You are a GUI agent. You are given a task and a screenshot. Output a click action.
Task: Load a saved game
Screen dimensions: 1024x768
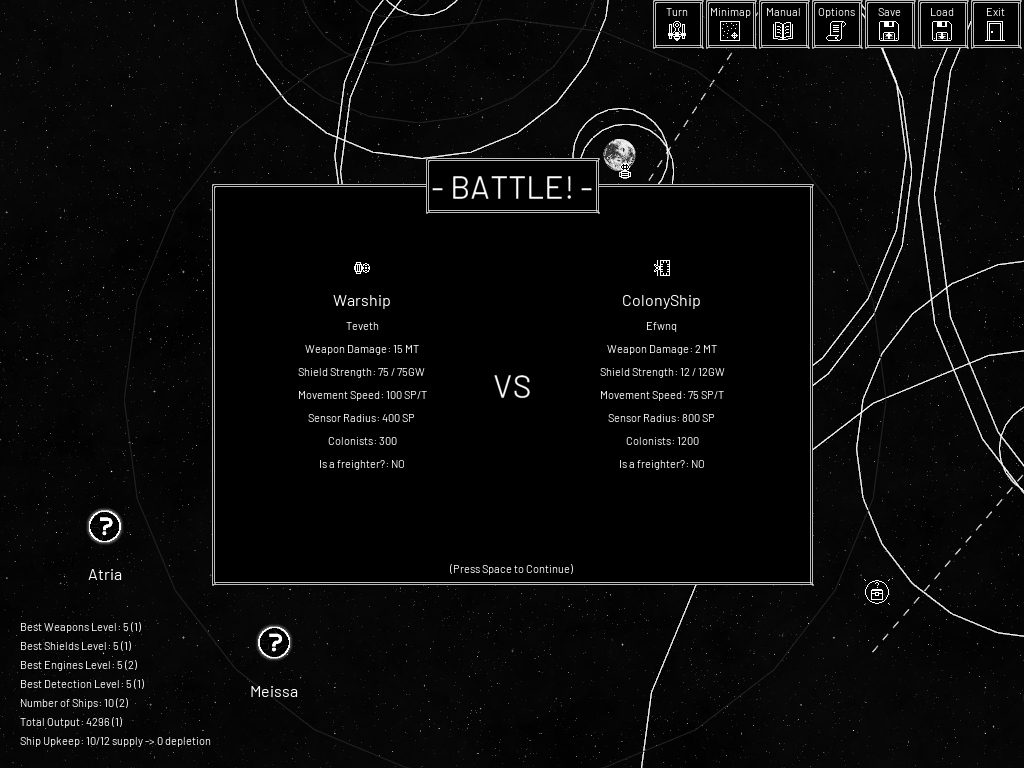(942, 25)
